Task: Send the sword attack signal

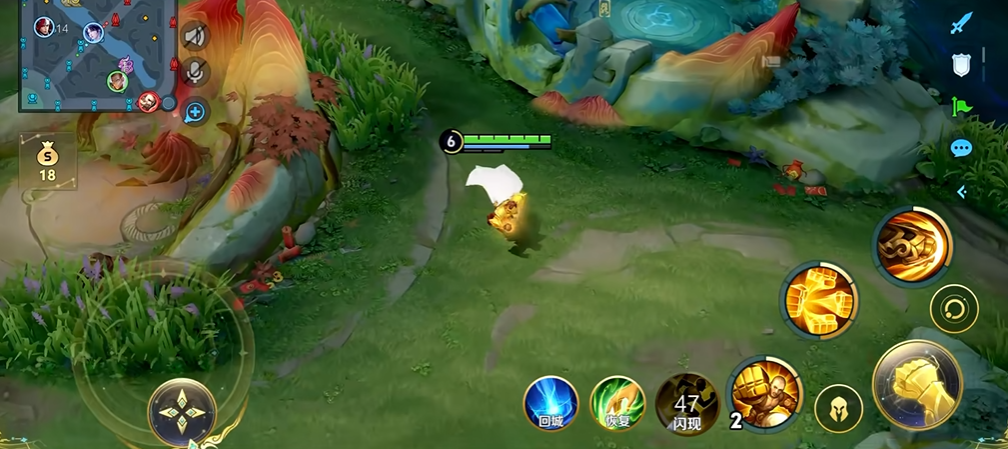Action: pos(962,23)
